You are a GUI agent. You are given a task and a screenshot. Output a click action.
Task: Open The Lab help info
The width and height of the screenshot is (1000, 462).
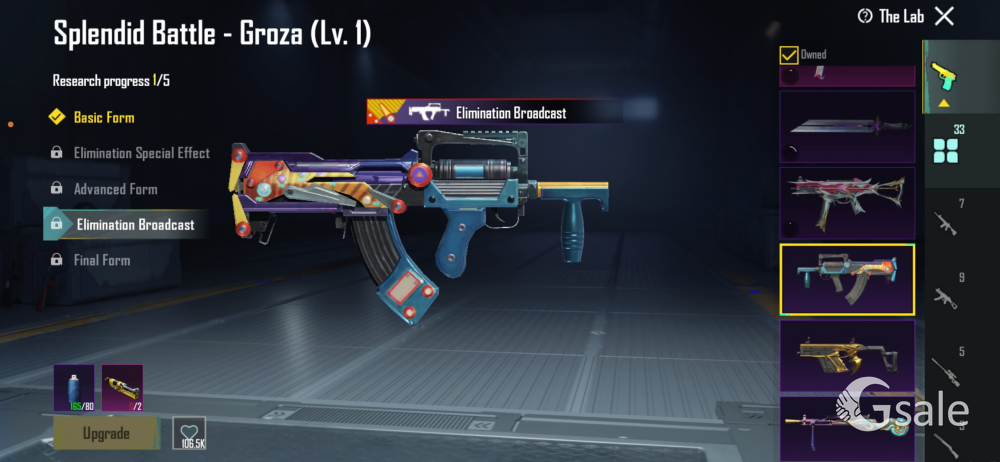click(x=891, y=16)
